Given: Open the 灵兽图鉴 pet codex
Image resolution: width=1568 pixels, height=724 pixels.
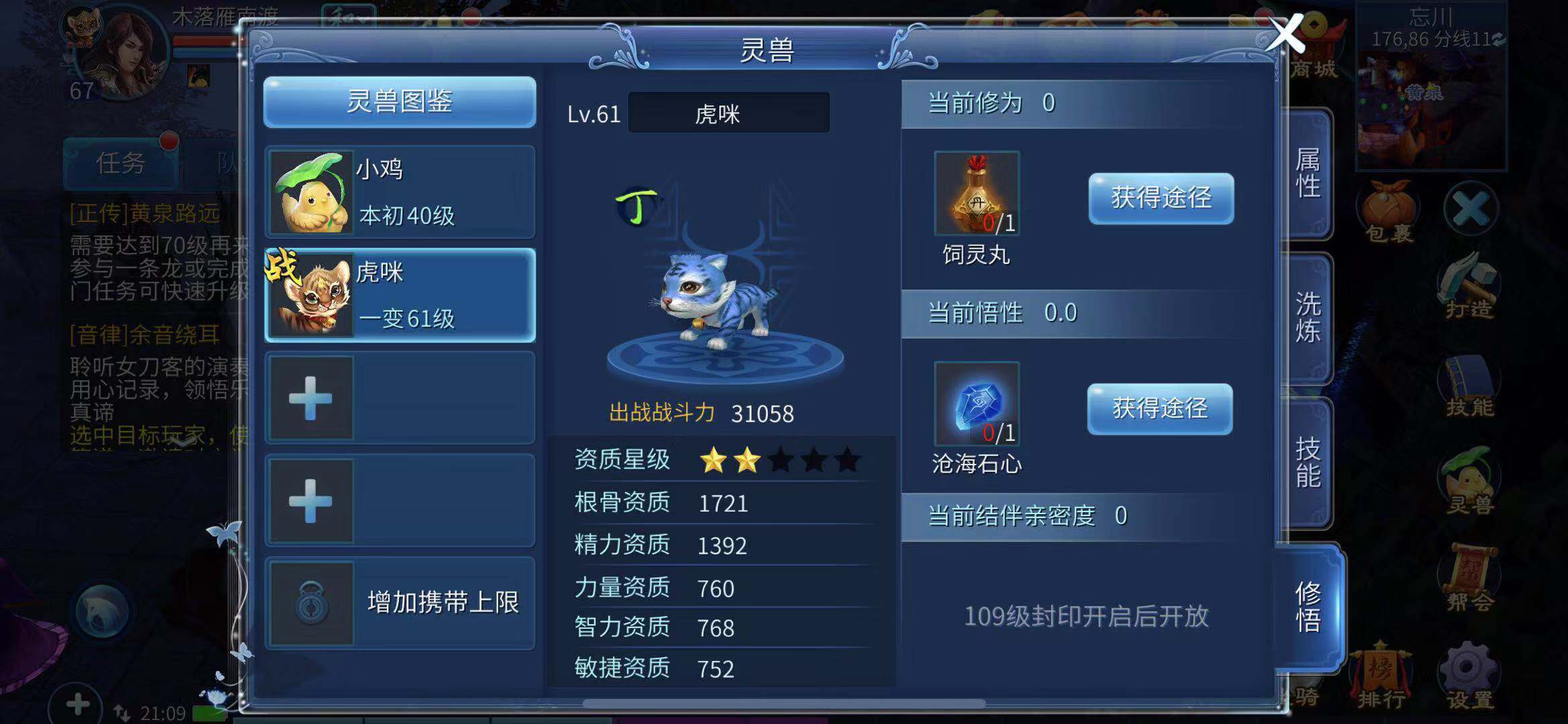Looking at the screenshot, I should pyautogui.click(x=400, y=102).
